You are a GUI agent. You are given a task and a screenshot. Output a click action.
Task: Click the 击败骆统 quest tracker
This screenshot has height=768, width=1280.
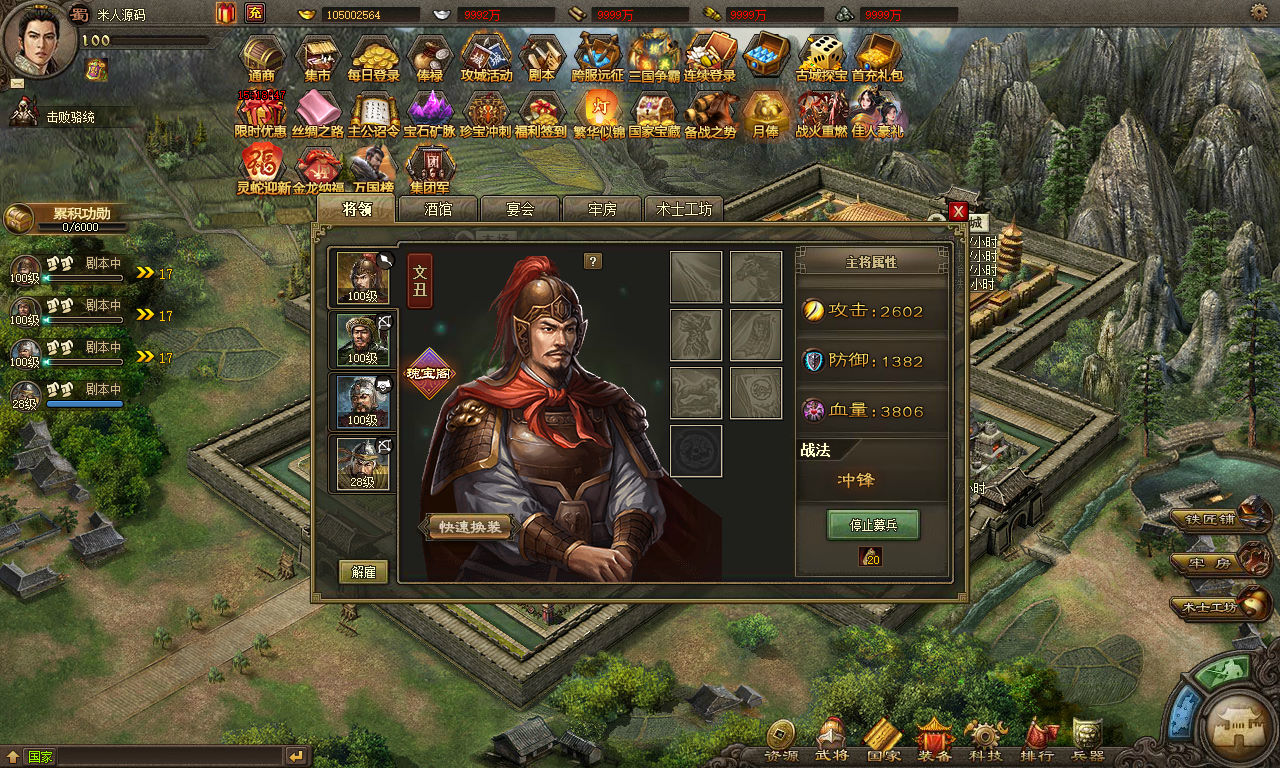pyautogui.click(x=70, y=117)
